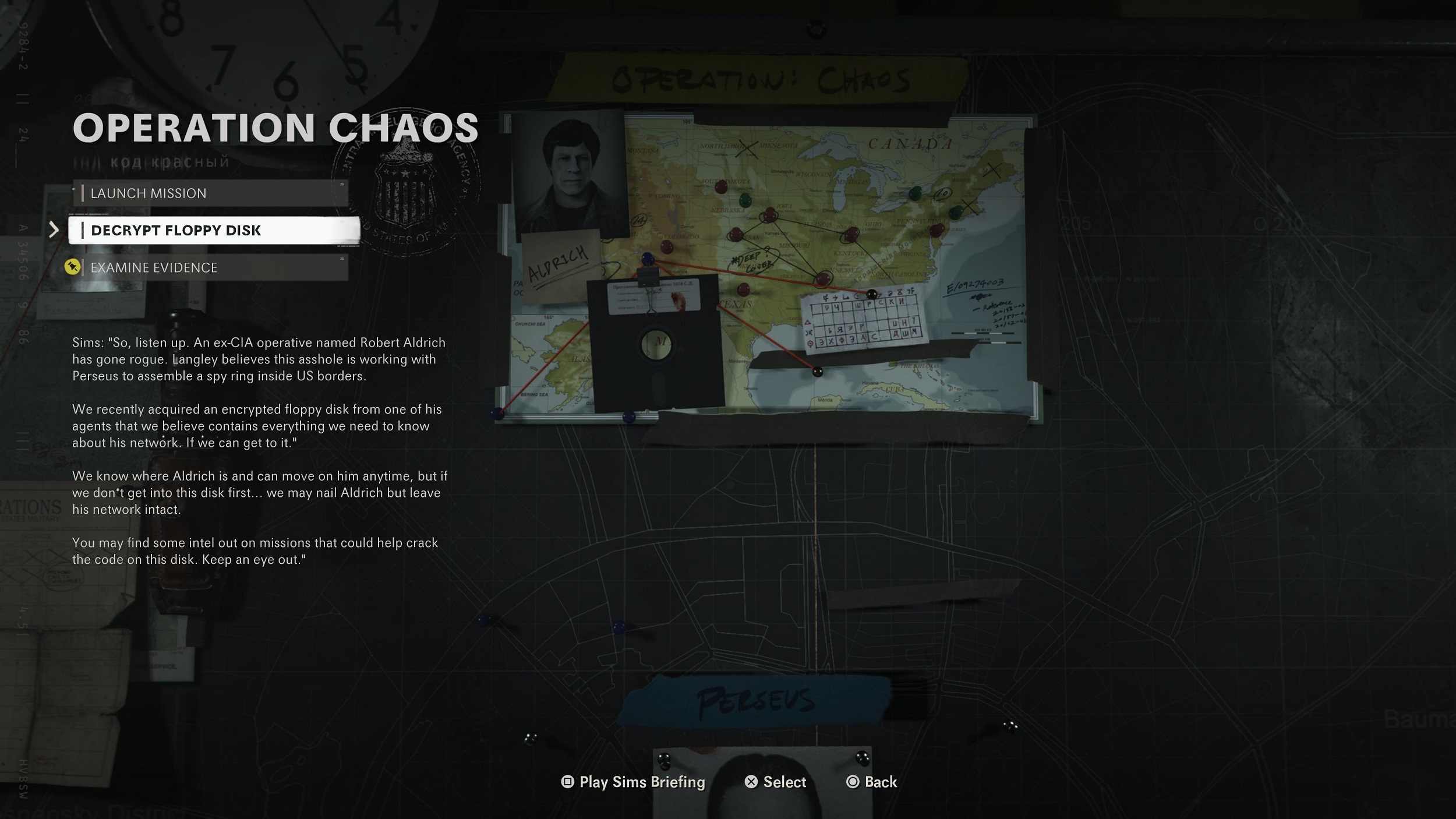Choose Decrypt Floppy Disk

click(213, 231)
